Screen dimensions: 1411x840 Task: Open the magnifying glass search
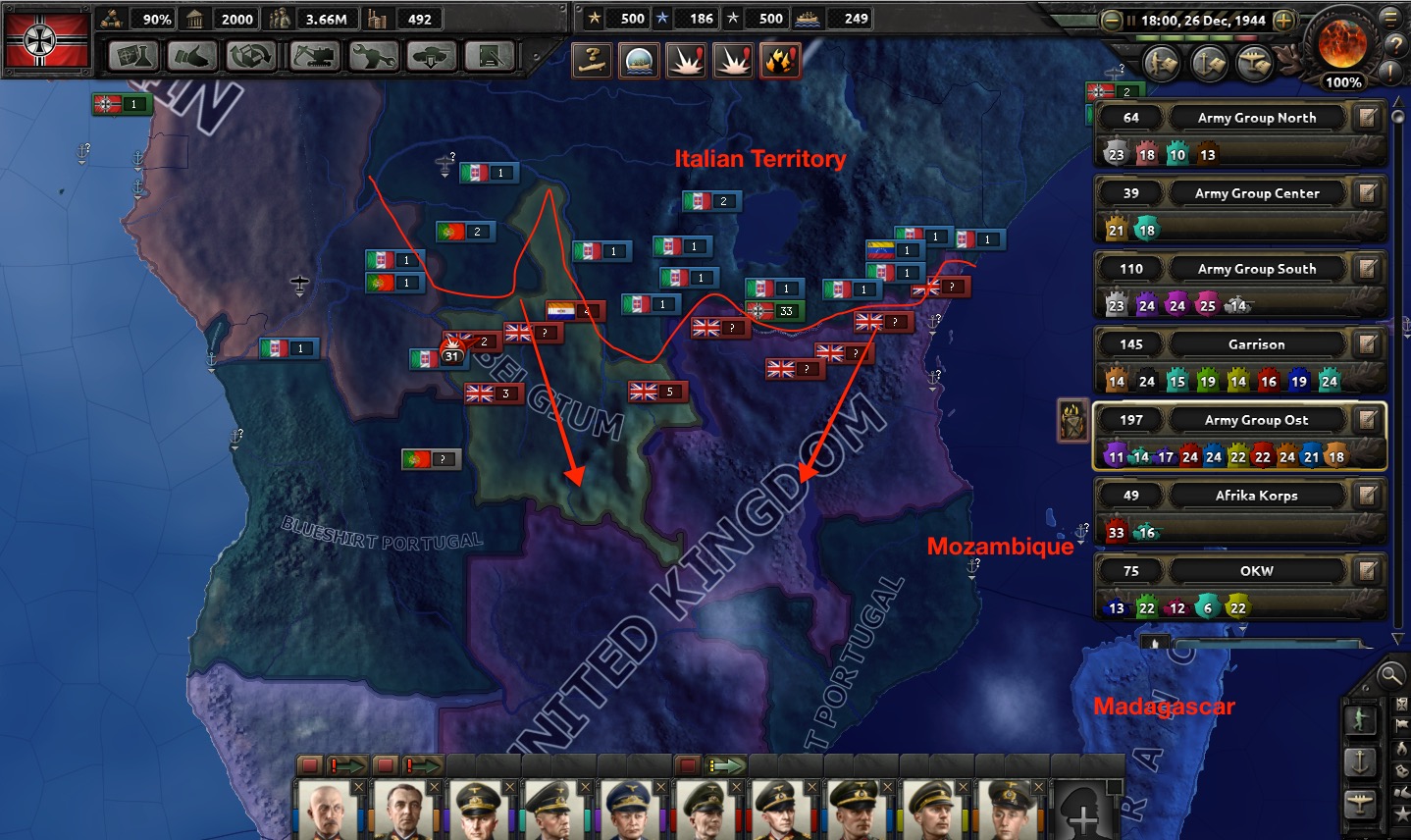[1389, 675]
